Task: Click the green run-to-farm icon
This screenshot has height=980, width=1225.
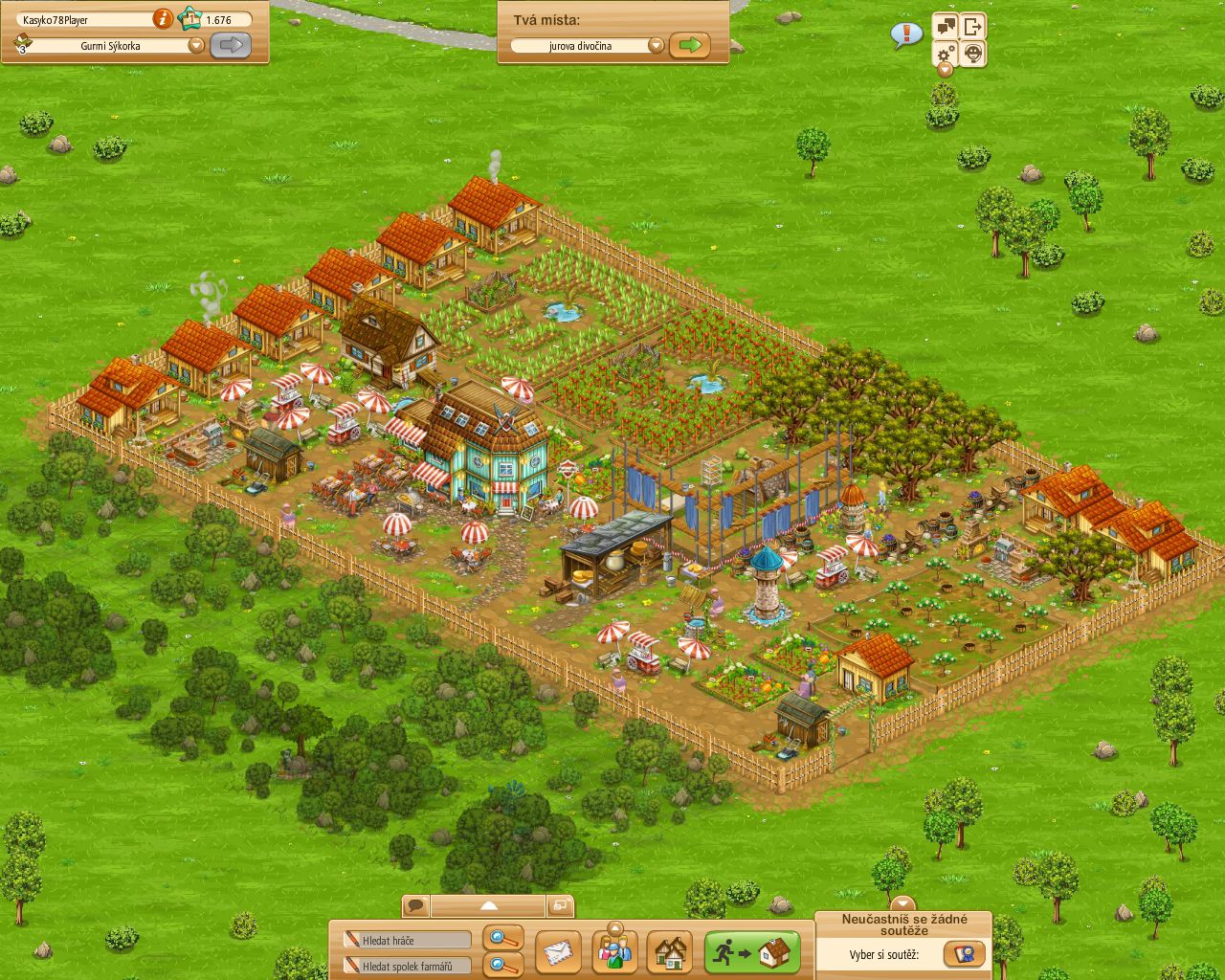Action: click(x=750, y=951)
